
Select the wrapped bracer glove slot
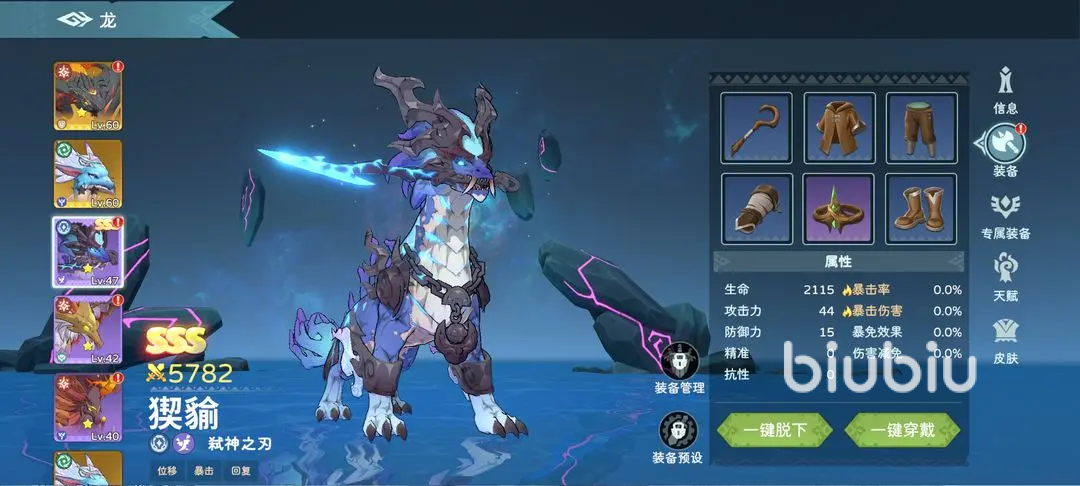coord(756,209)
